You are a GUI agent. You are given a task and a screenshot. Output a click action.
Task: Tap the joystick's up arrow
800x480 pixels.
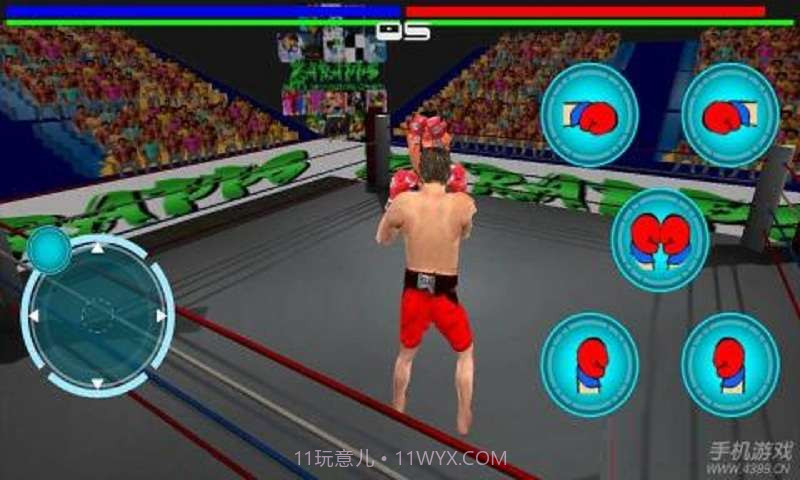point(97,247)
